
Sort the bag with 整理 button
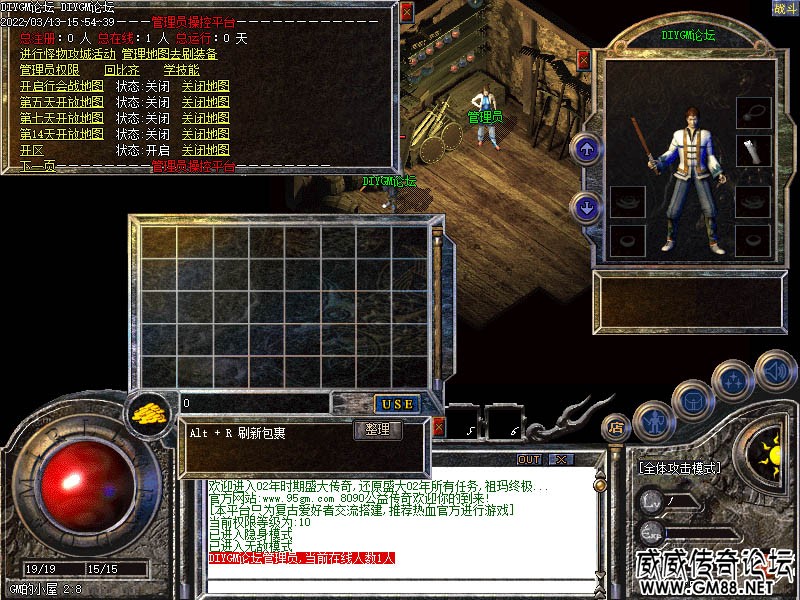point(379,431)
